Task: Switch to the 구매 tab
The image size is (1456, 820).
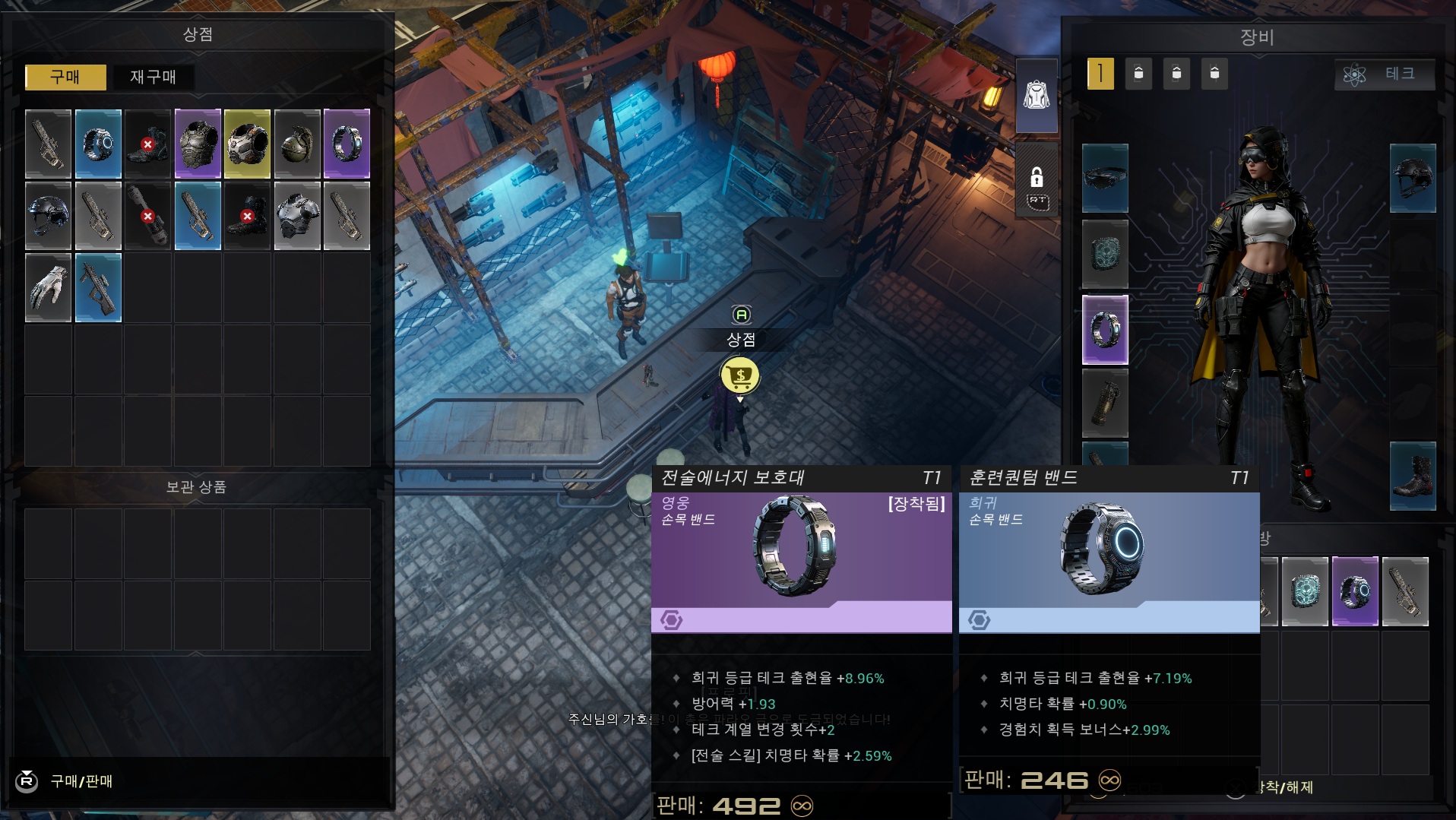Action: (x=65, y=77)
